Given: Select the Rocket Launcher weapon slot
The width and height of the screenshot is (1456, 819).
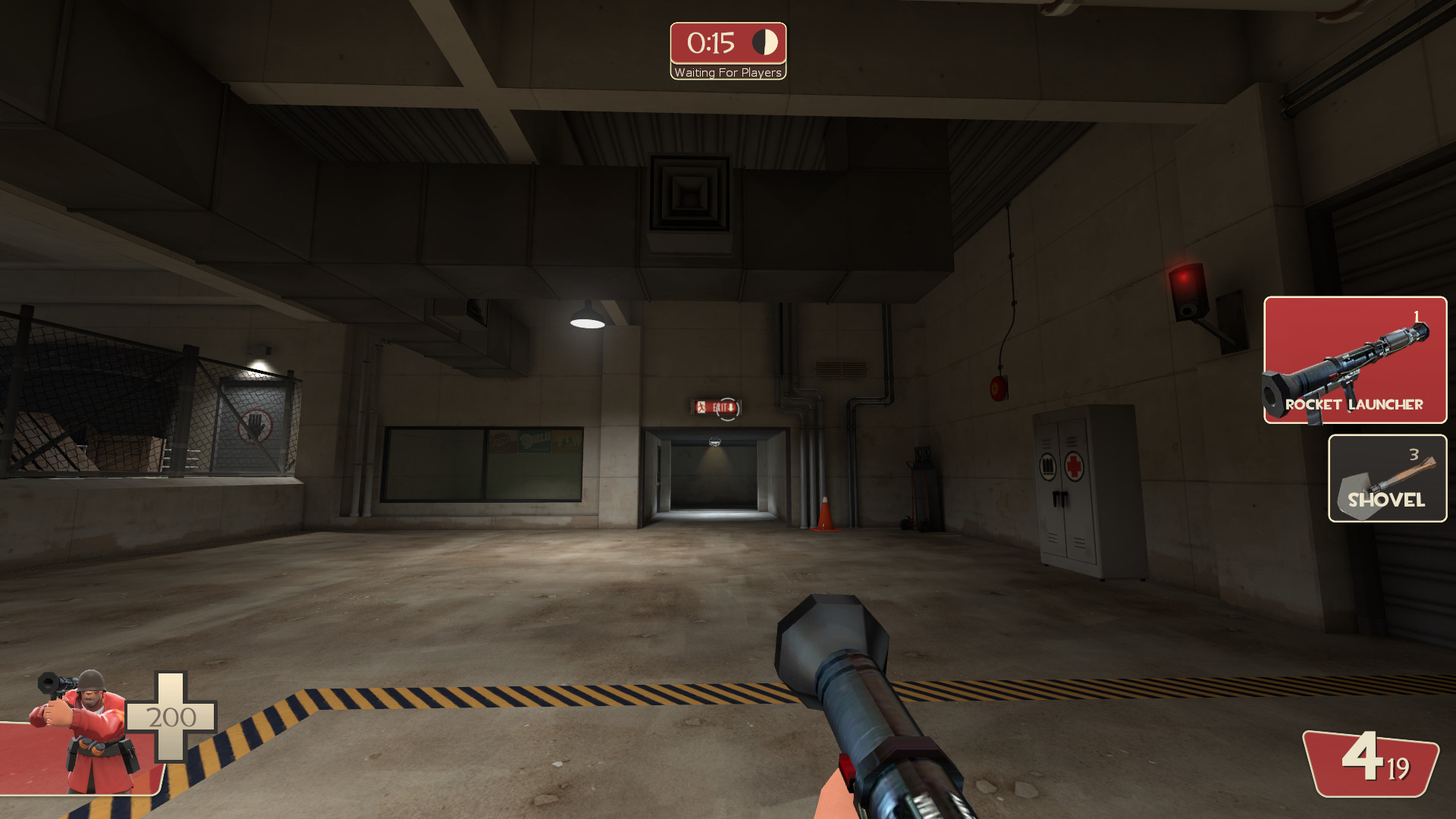Looking at the screenshot, I should click(x=1354, y=361).
